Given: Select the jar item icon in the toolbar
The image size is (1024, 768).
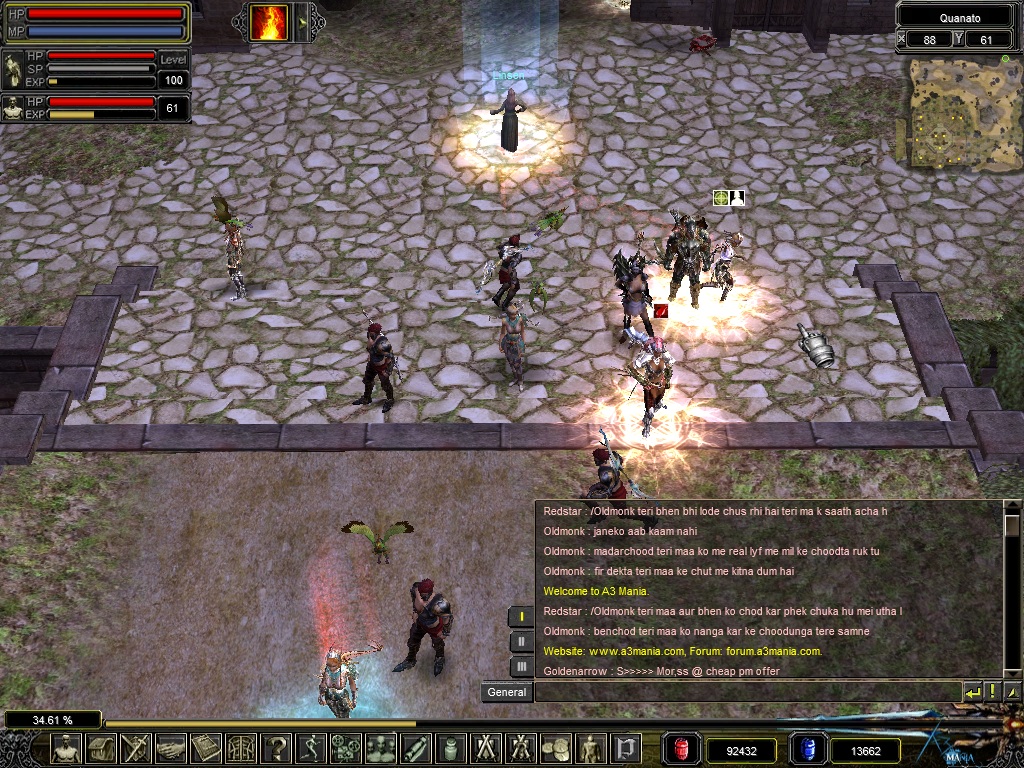Looking at the screenshot, I should pyautogui.click(x=451, y=747).
